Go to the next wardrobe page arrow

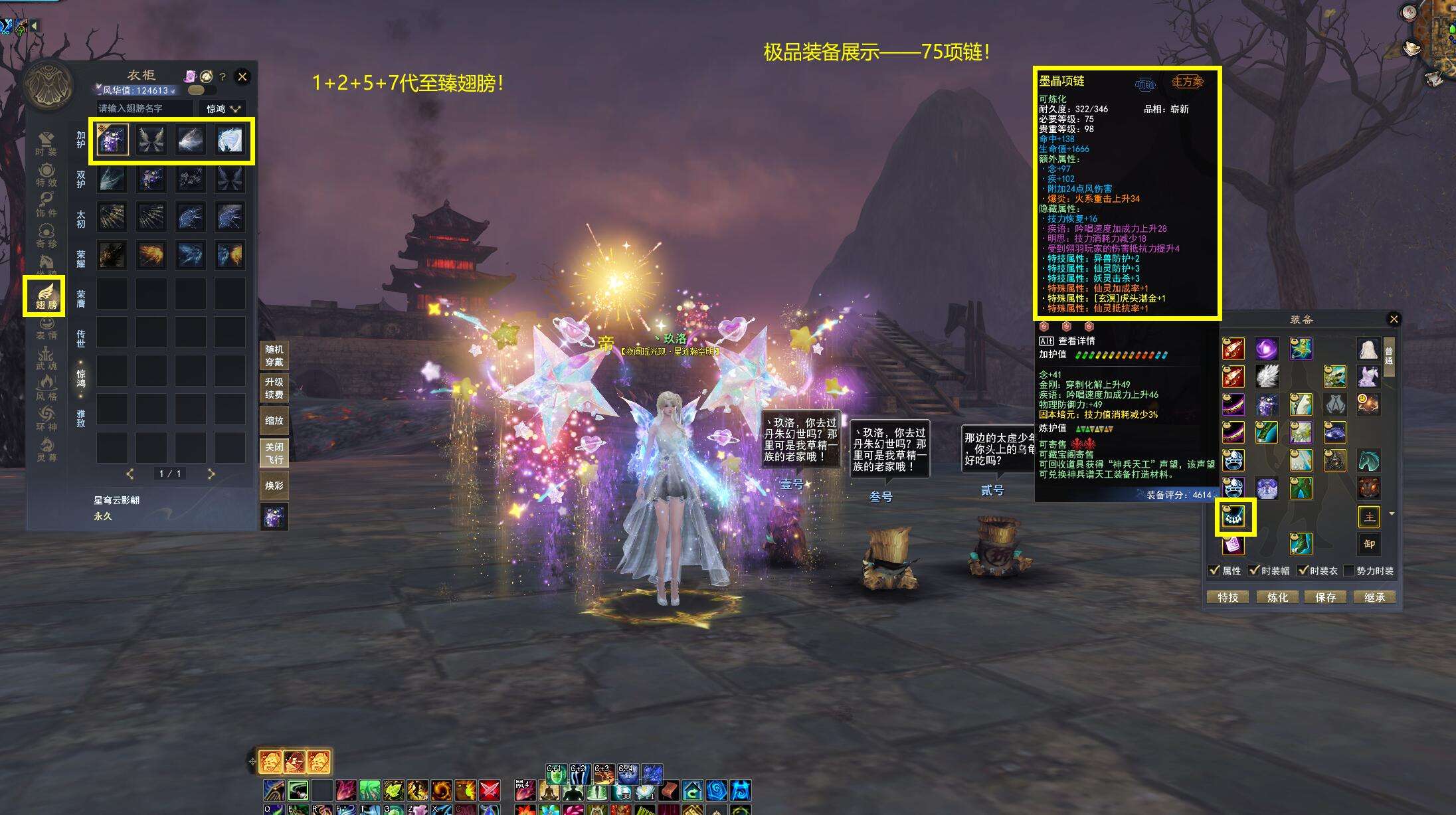(x=211, y=474)
